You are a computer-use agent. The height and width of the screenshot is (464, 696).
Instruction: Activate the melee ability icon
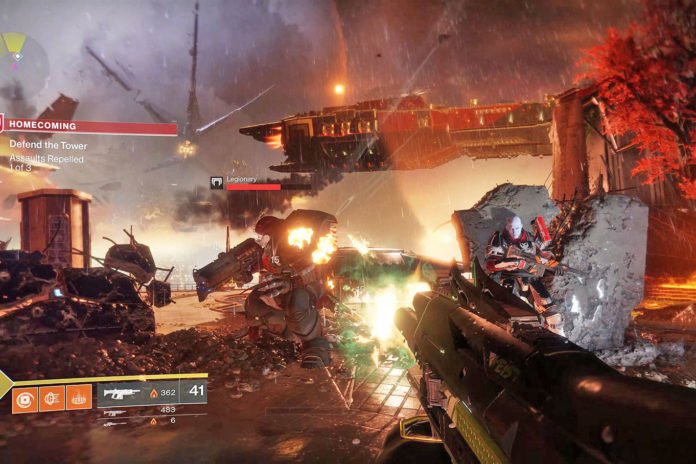click(52, 398)
